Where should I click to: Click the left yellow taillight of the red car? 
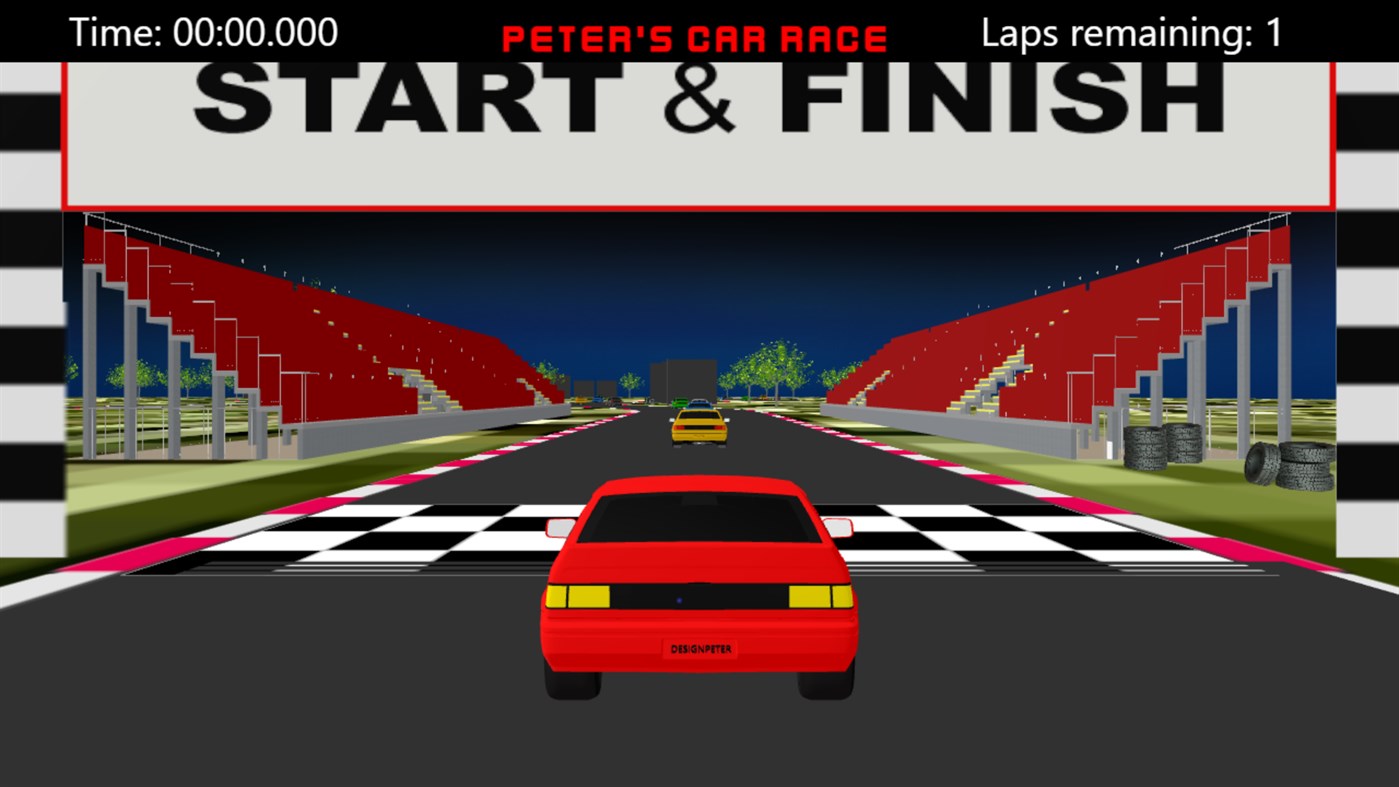point(579,597)
